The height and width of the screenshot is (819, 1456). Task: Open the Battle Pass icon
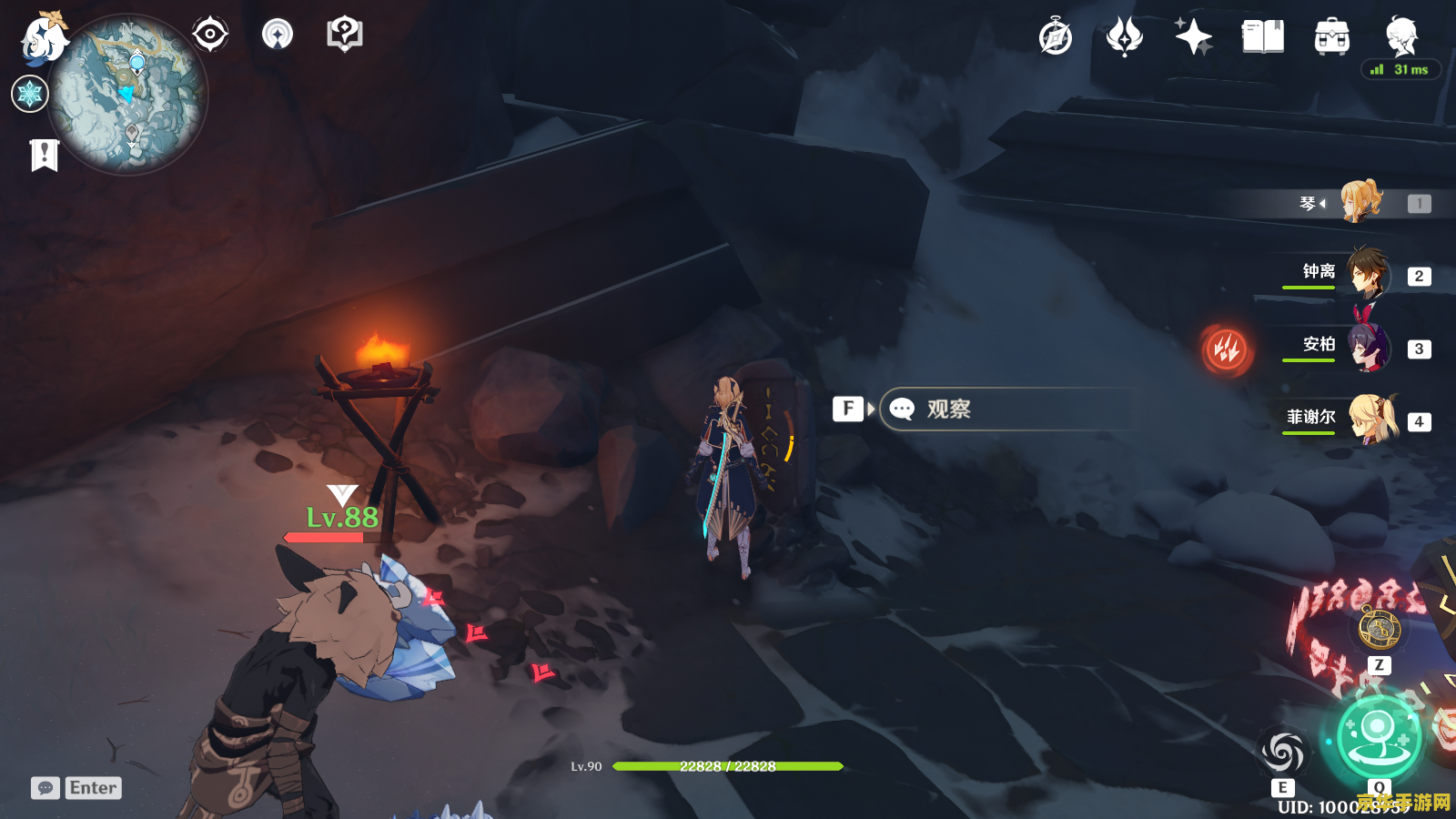tap(1125, 37)
